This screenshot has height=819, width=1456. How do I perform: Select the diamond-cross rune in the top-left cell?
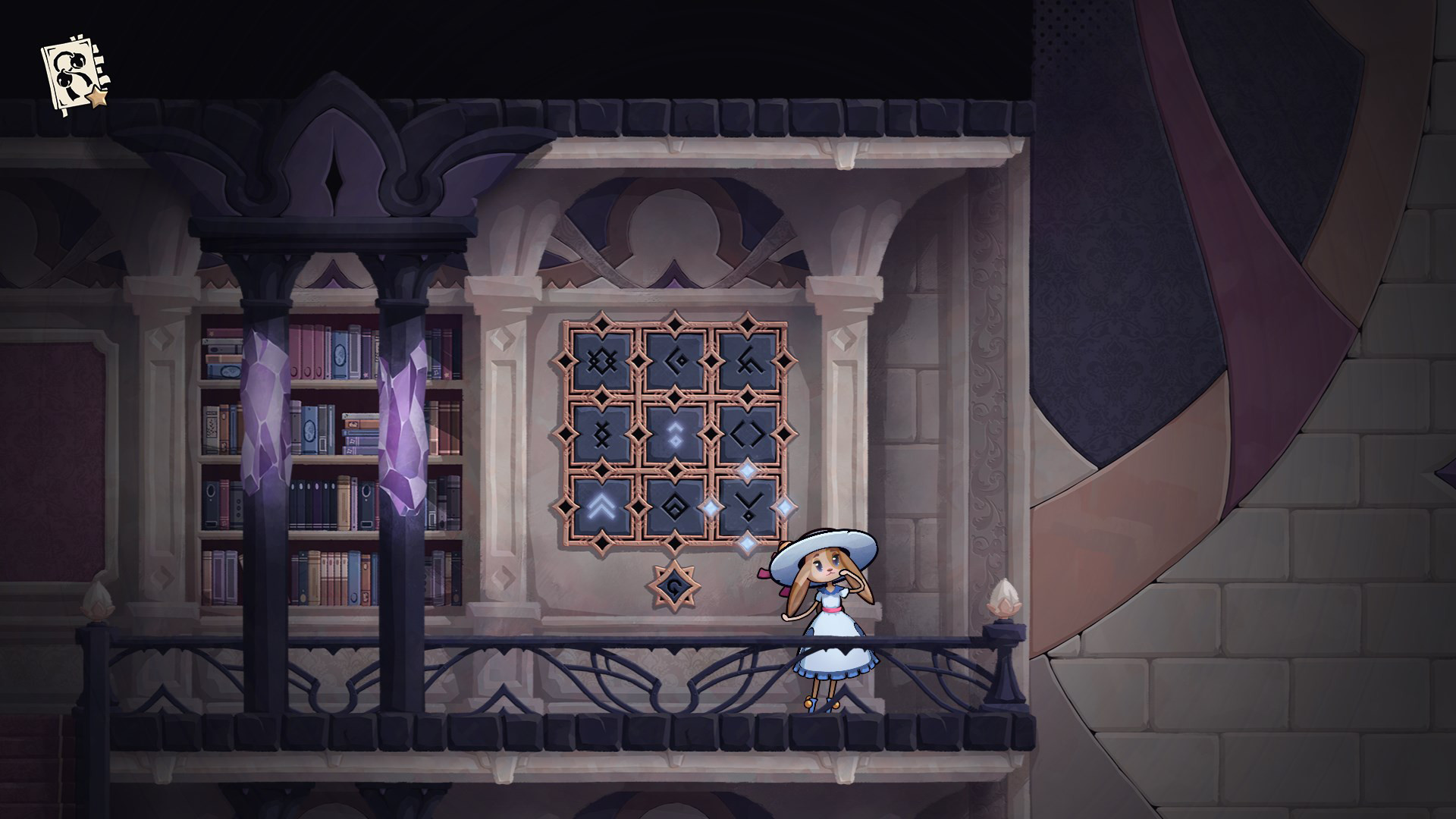[601, 360]
